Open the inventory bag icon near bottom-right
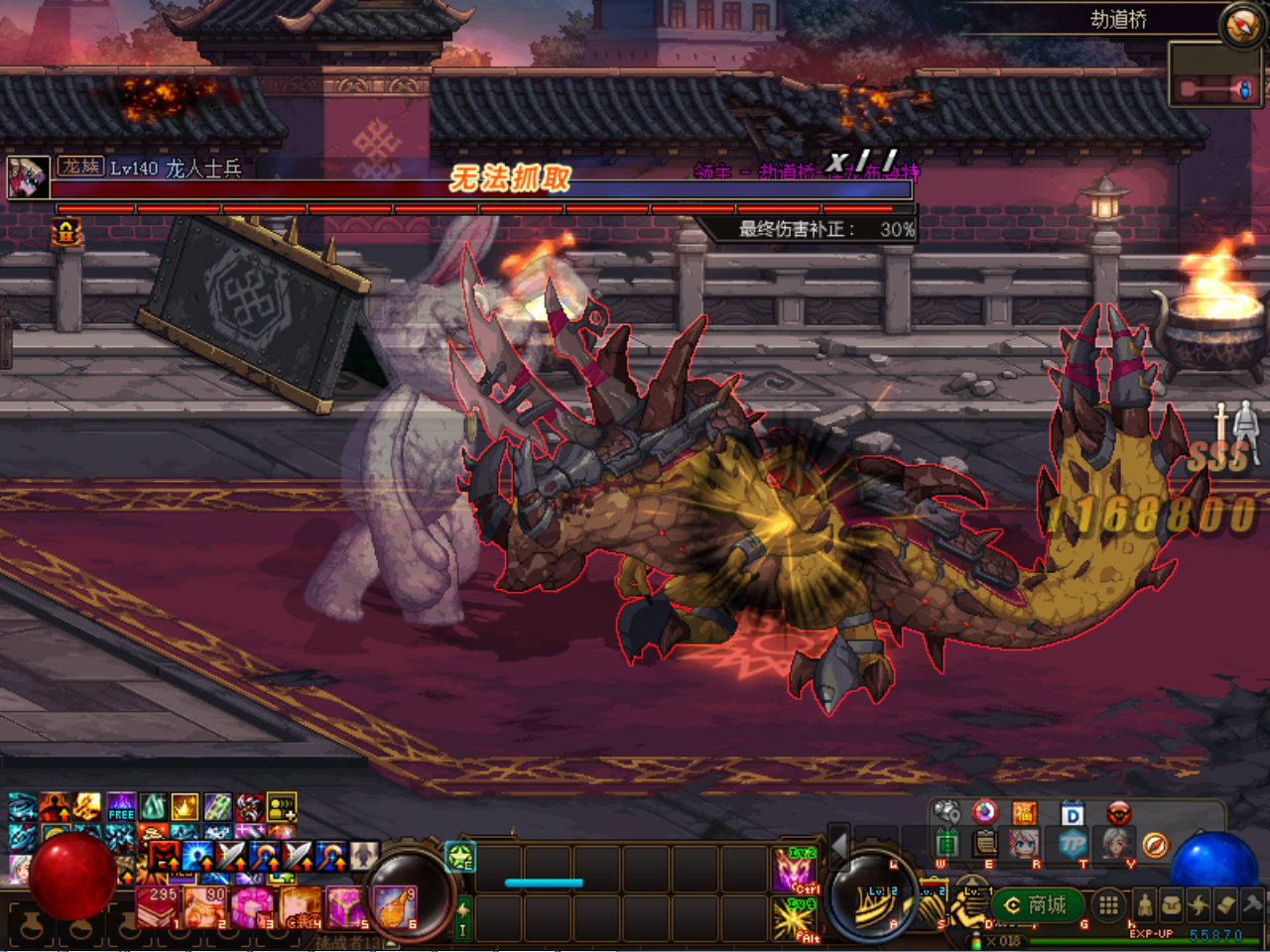The height and width of the screenshot is (952, 1270). pos(1170,903)
